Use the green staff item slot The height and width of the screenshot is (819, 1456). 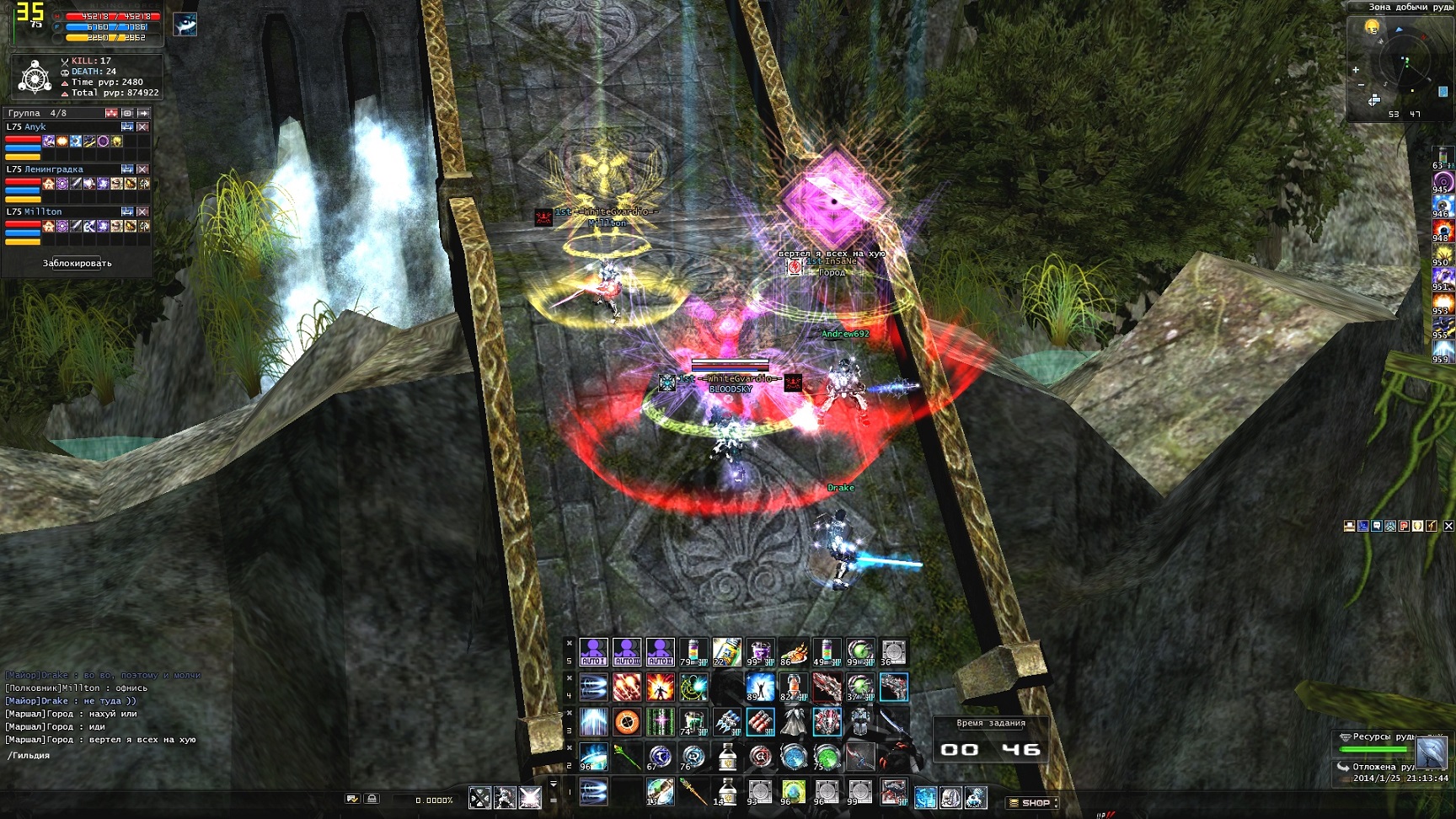pyautogui.click(x=627, y=757)
